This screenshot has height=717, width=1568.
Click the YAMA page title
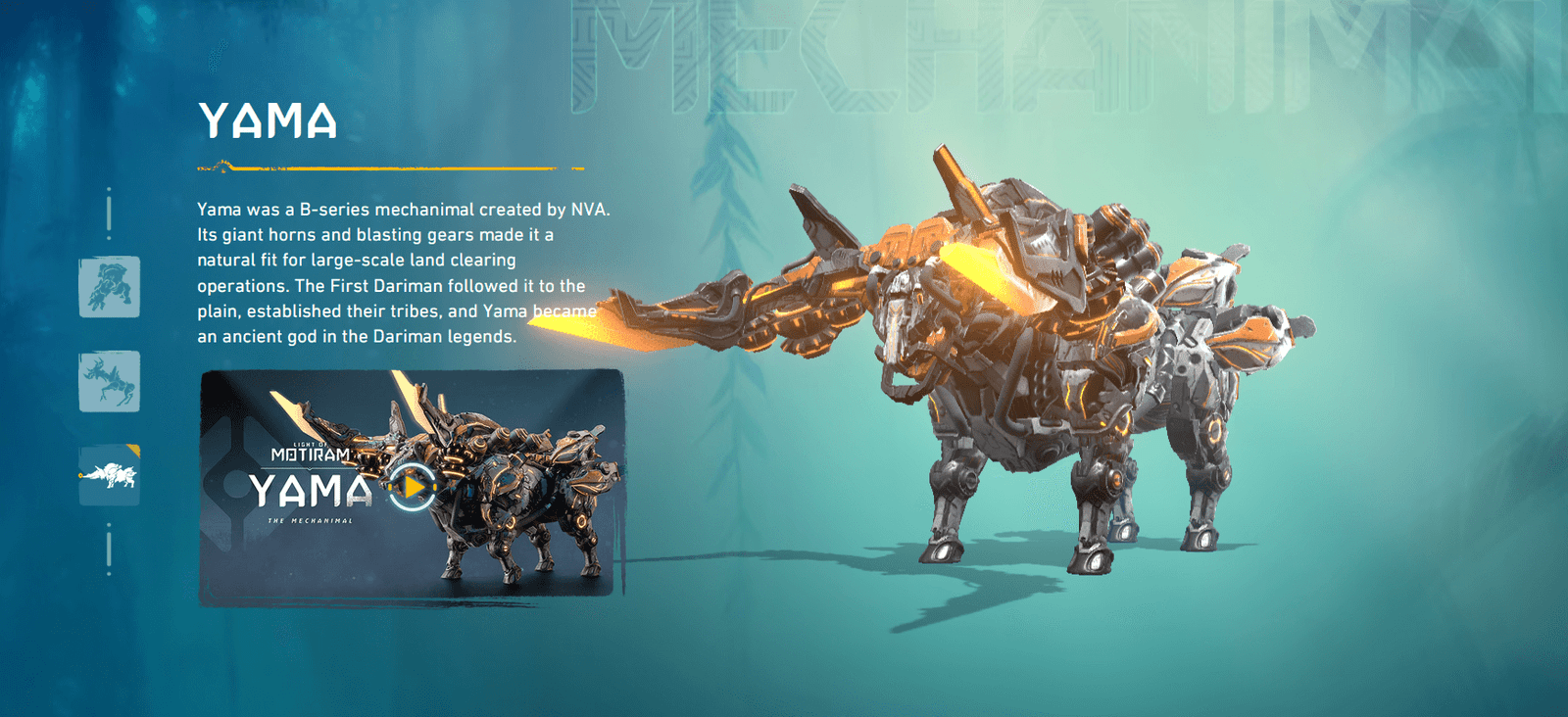(267, 122)
